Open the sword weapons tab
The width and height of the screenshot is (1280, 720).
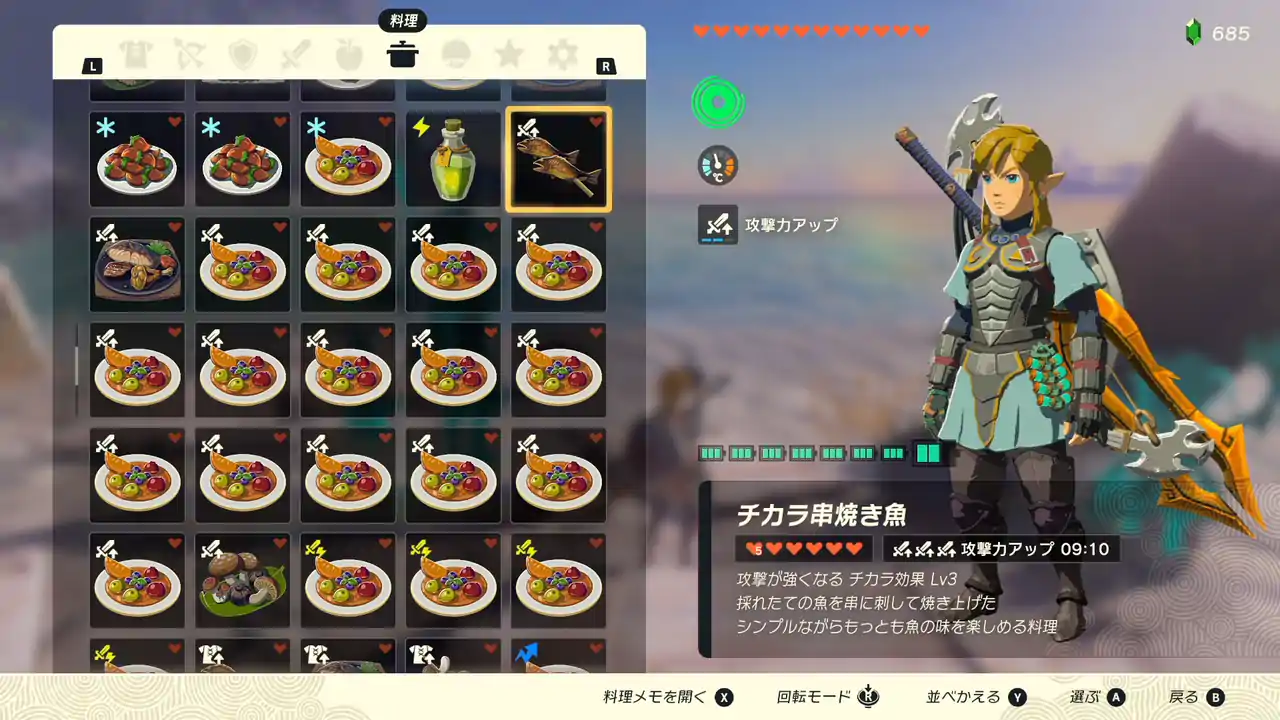(296, 54)
